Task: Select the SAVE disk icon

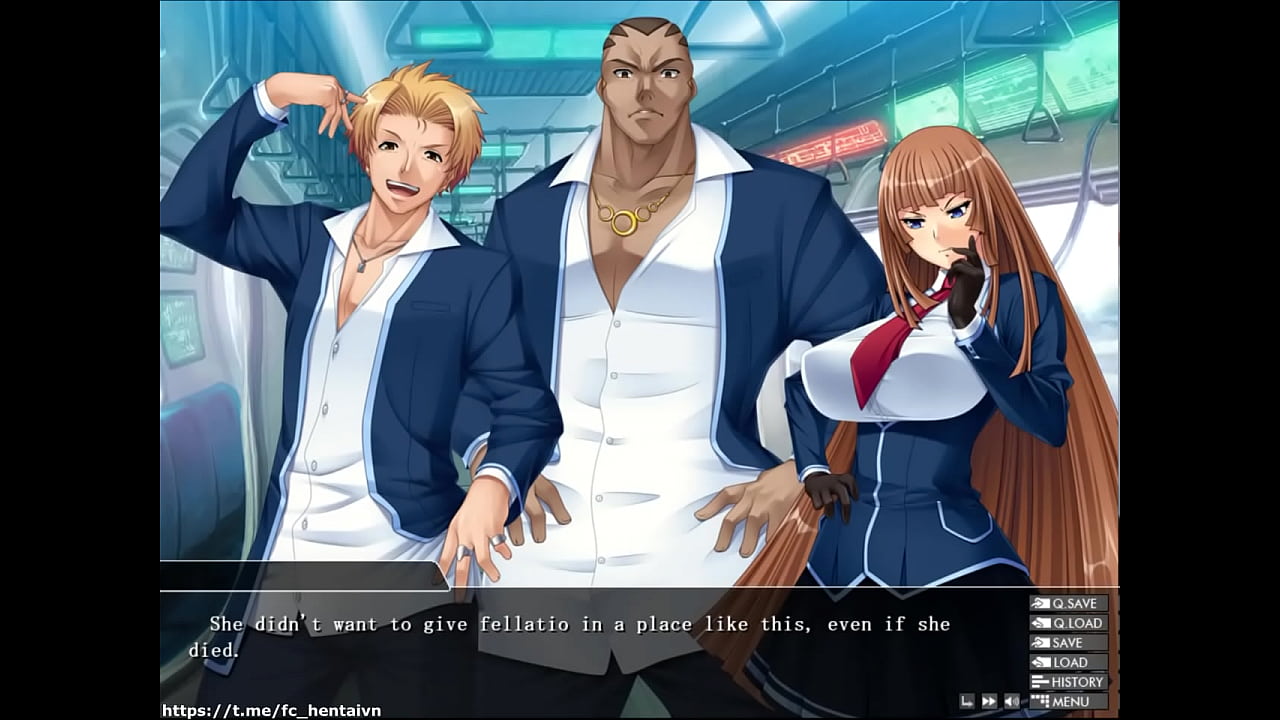Action: point(1040,642)
